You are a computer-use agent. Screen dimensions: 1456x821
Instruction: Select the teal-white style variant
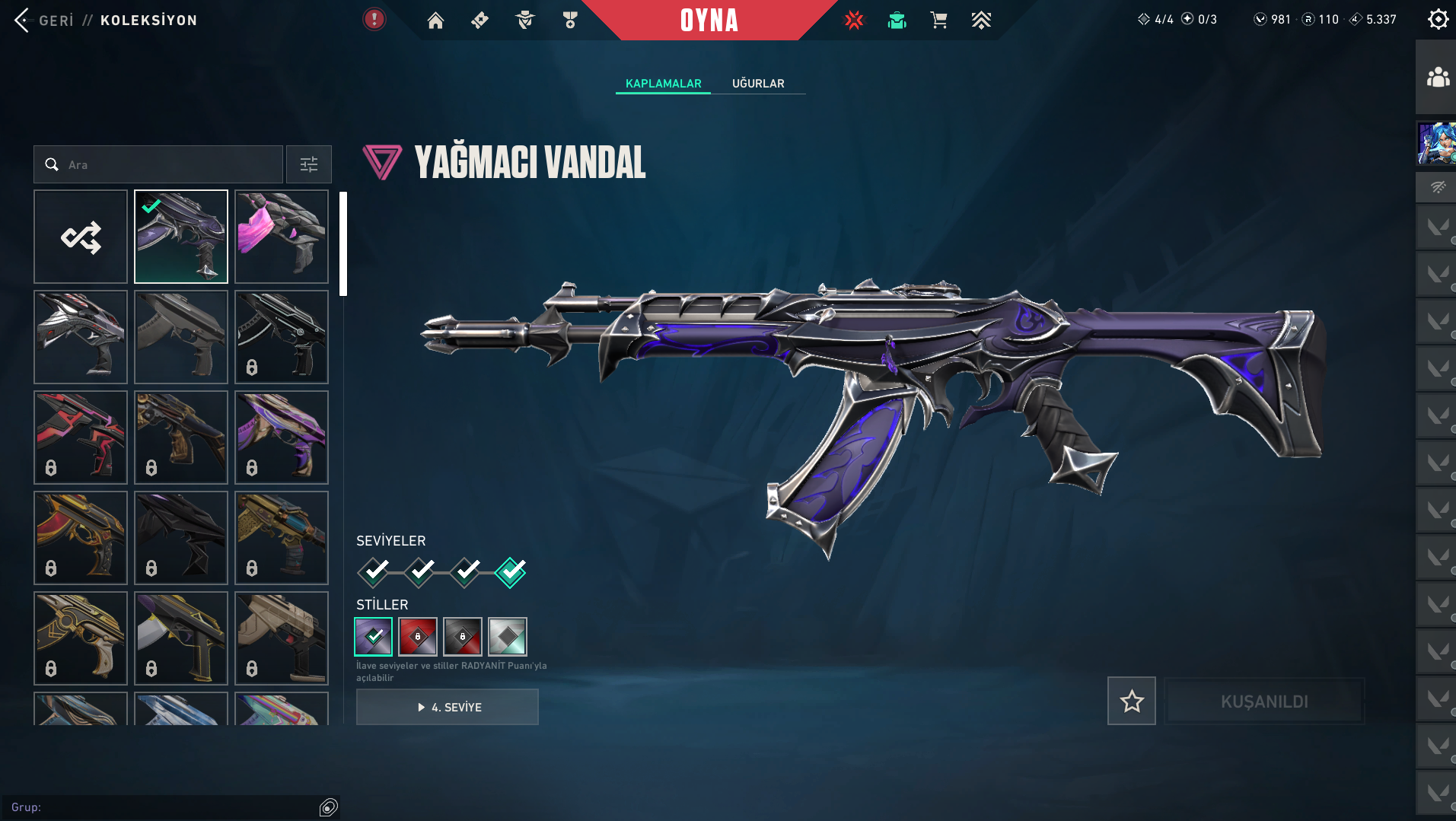click(x=508, y=637)
